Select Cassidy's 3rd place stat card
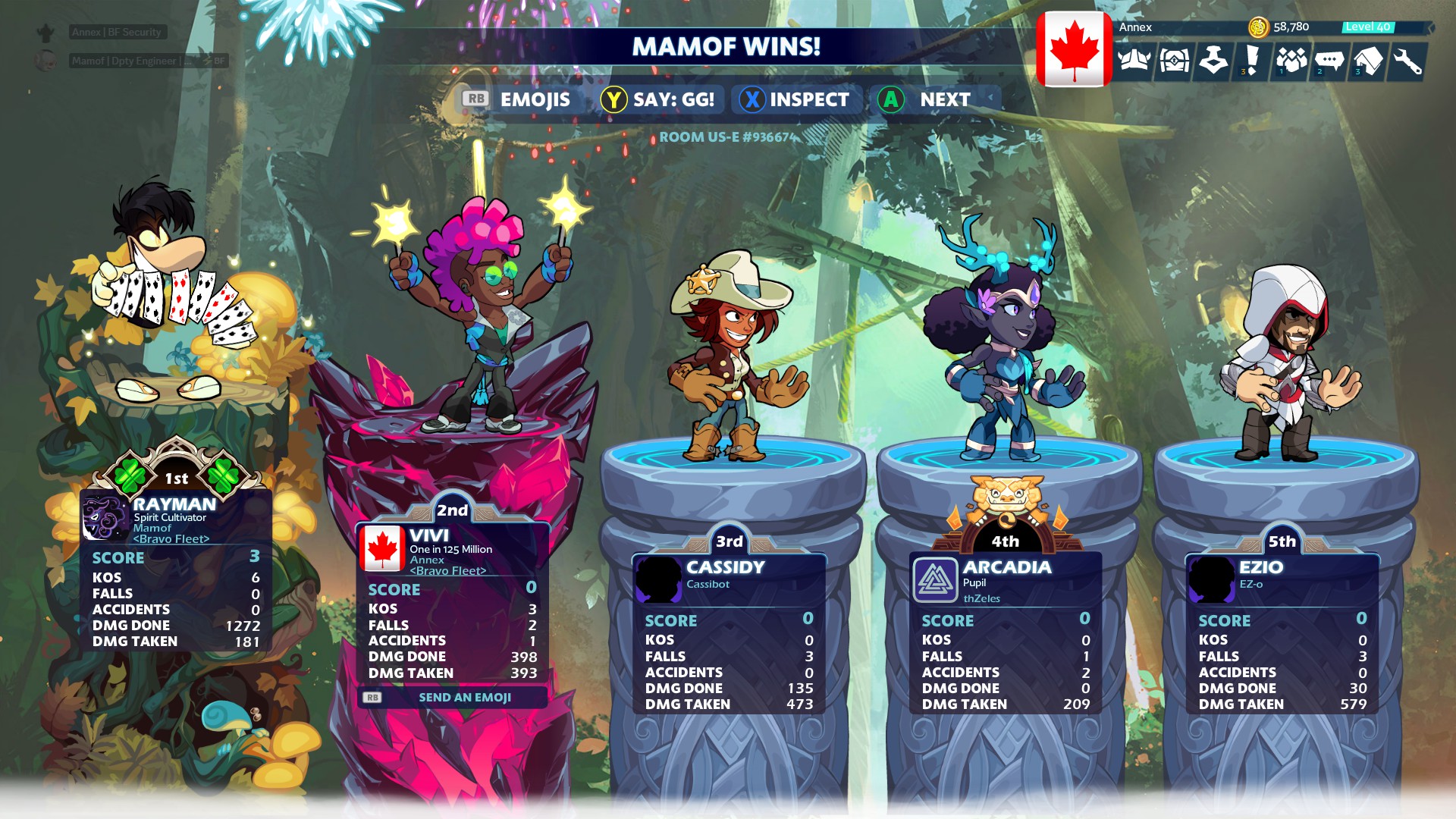The image size is (1456, 819). [x=729, y=633]
